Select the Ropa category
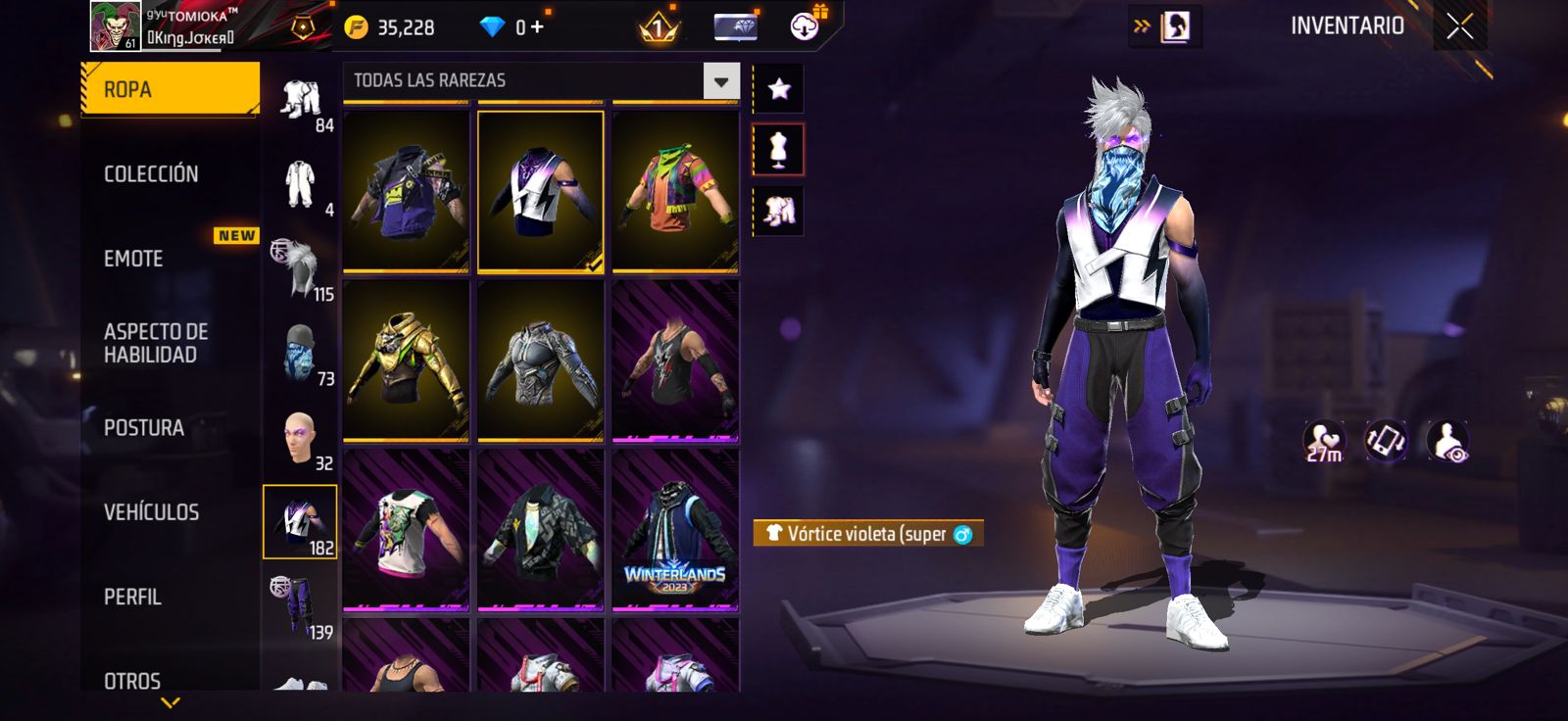This screenshot has width=1568, height=721. tap(169, 89)
